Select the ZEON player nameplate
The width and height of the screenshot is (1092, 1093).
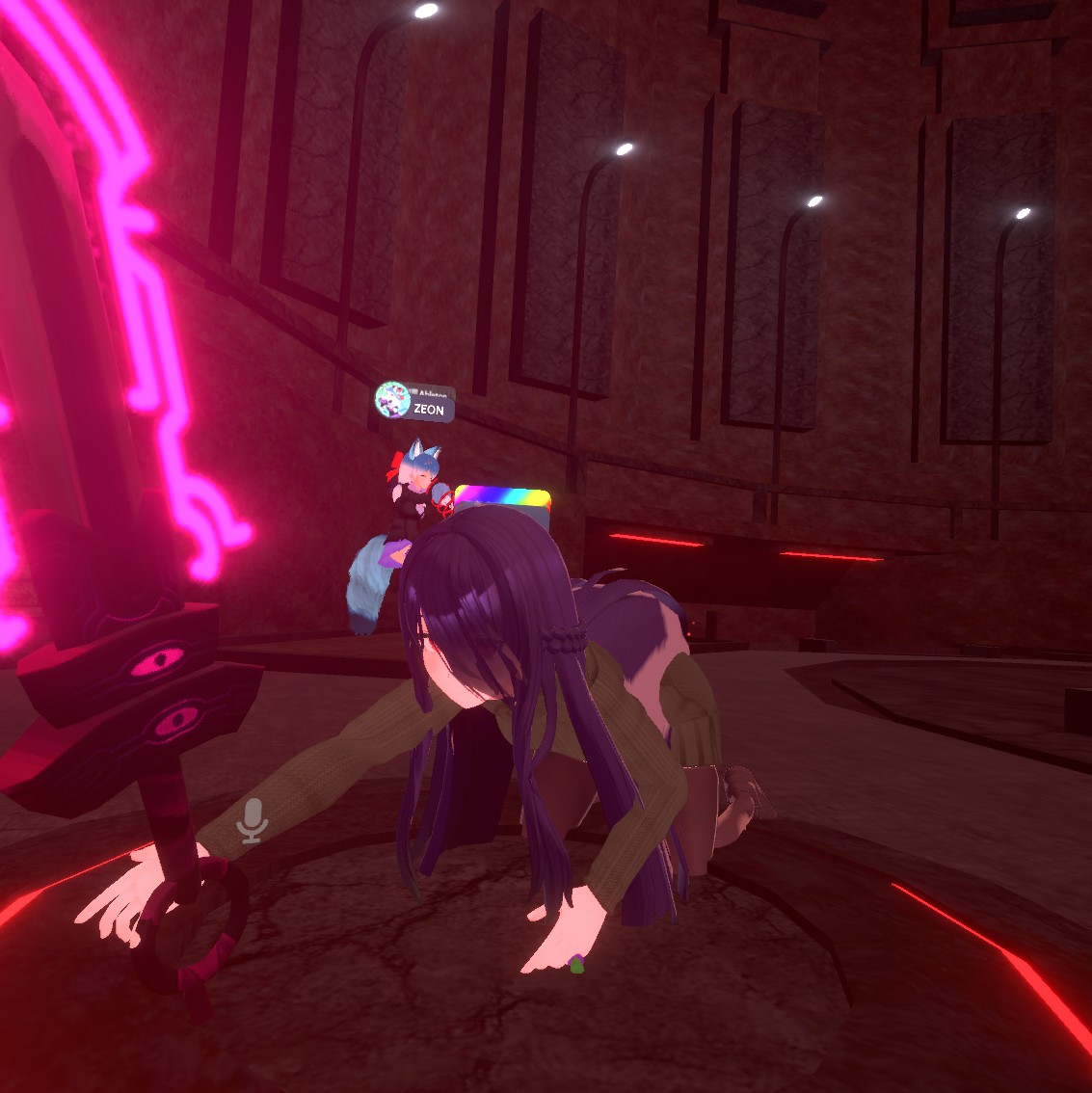tap(430, 409)
